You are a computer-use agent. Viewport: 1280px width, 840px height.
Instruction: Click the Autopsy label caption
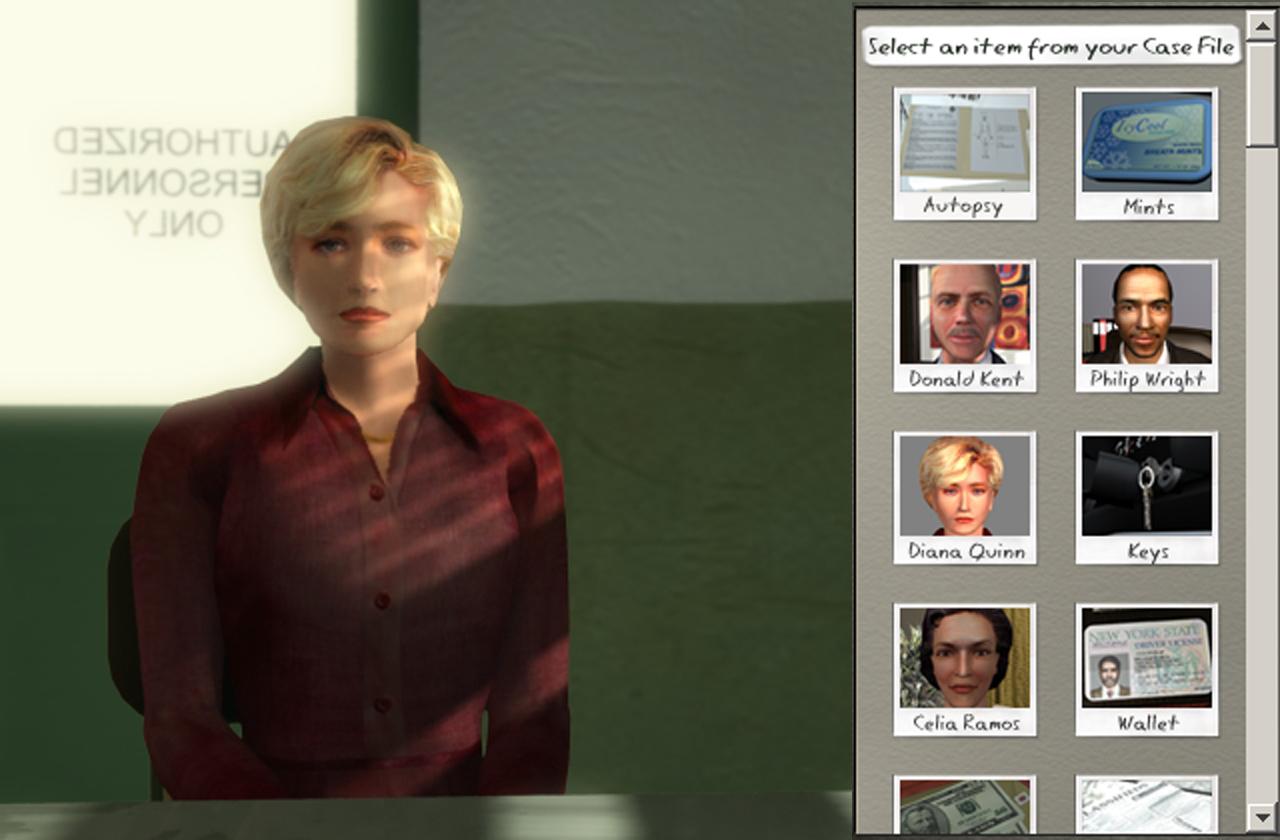click(963, 208)
